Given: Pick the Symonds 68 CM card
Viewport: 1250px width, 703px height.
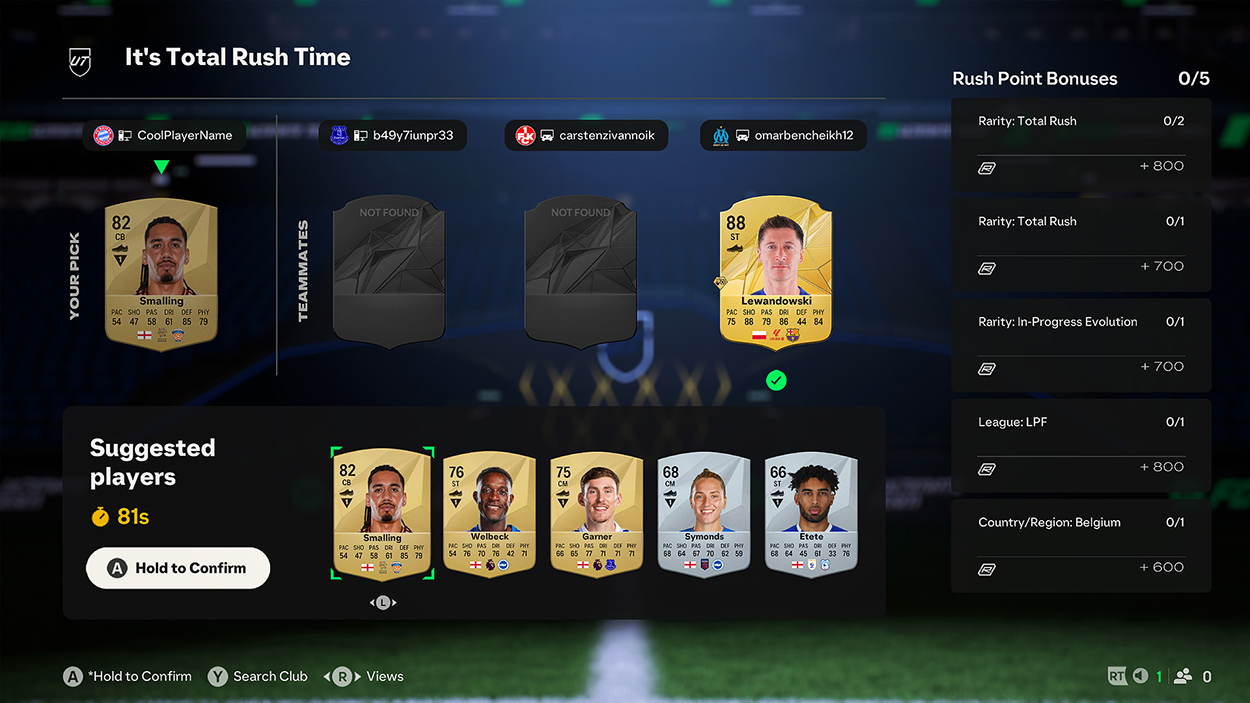Looking at the screenshot, I should click(703, 514).
